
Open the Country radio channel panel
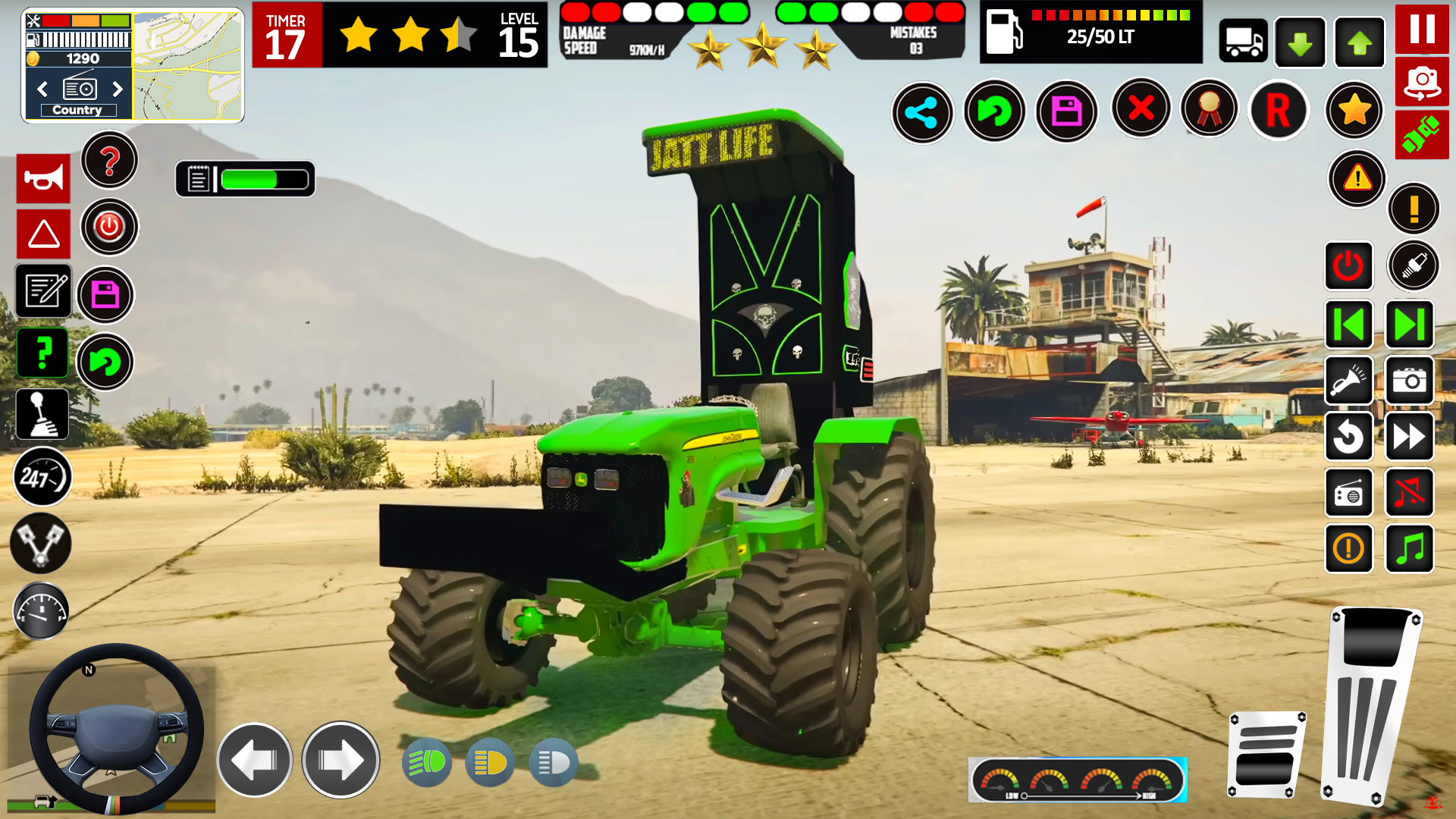tap(78, 89)
